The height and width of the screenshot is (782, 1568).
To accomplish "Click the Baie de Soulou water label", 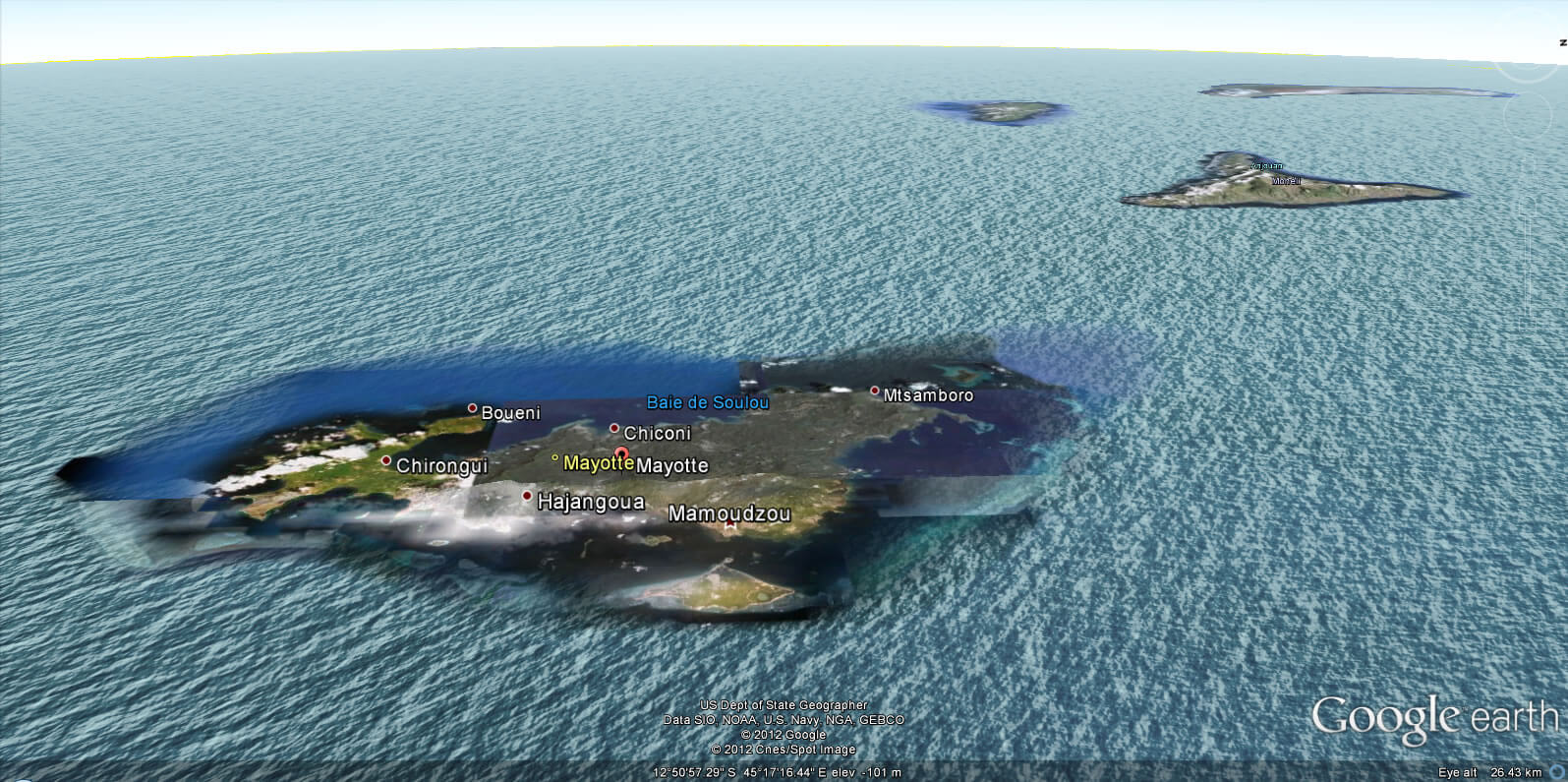I will click(x=708, y=402).
